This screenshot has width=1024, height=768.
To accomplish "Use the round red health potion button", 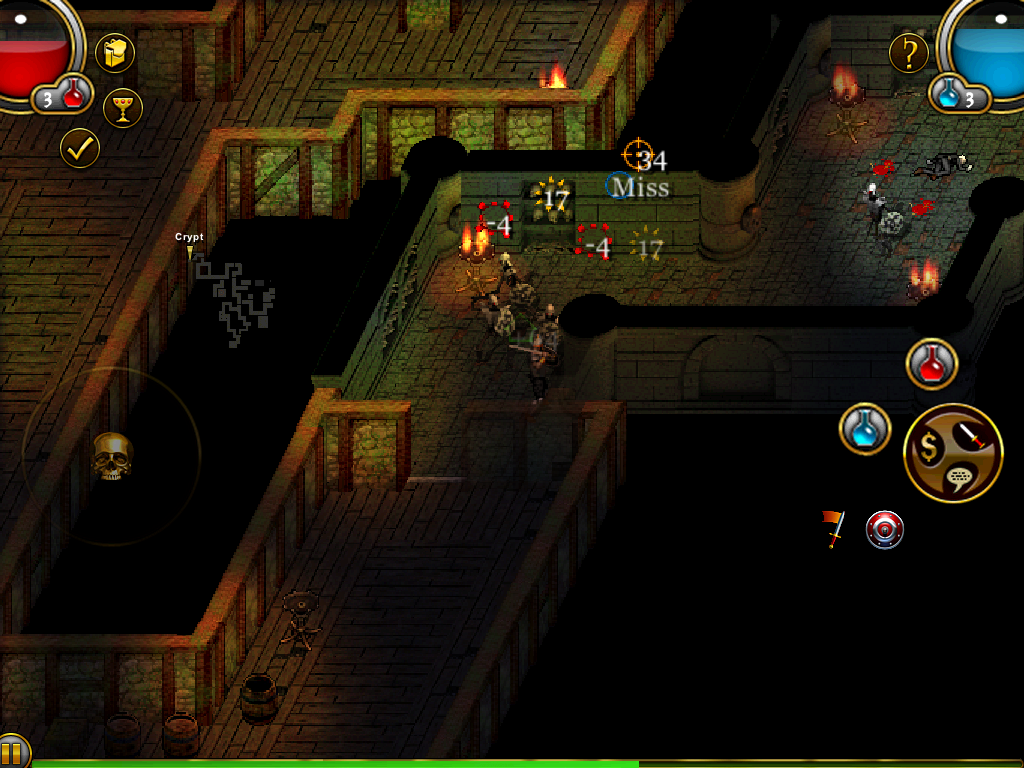I will point(932,364).
